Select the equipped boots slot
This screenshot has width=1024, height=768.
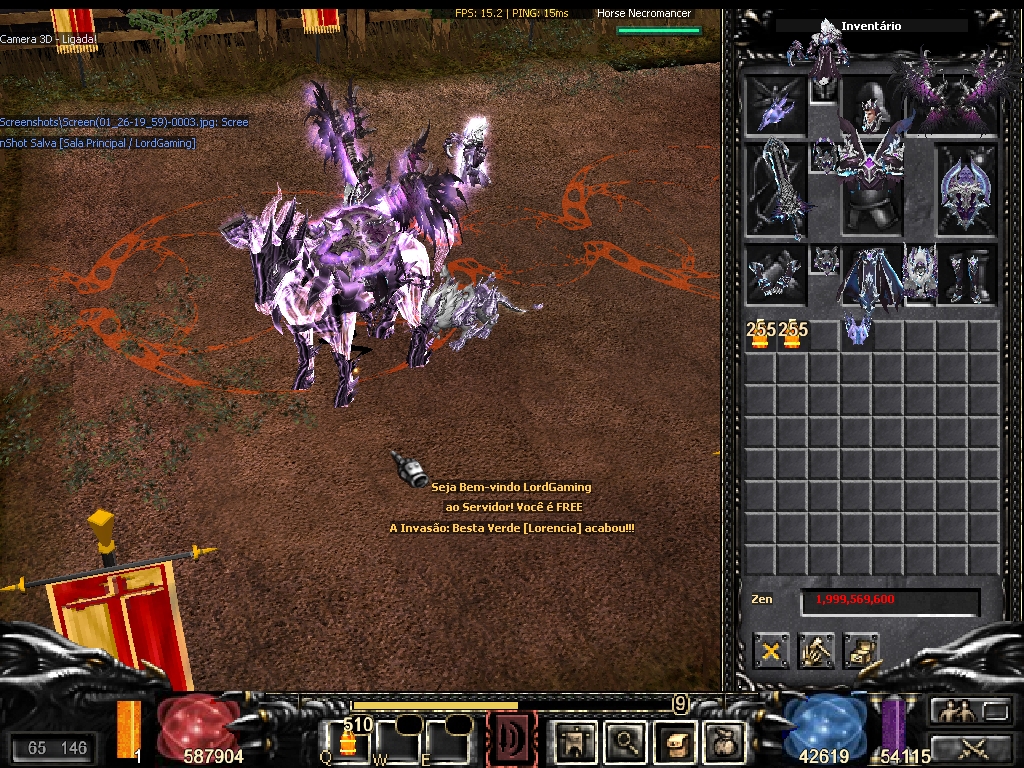tap(966, 276)
